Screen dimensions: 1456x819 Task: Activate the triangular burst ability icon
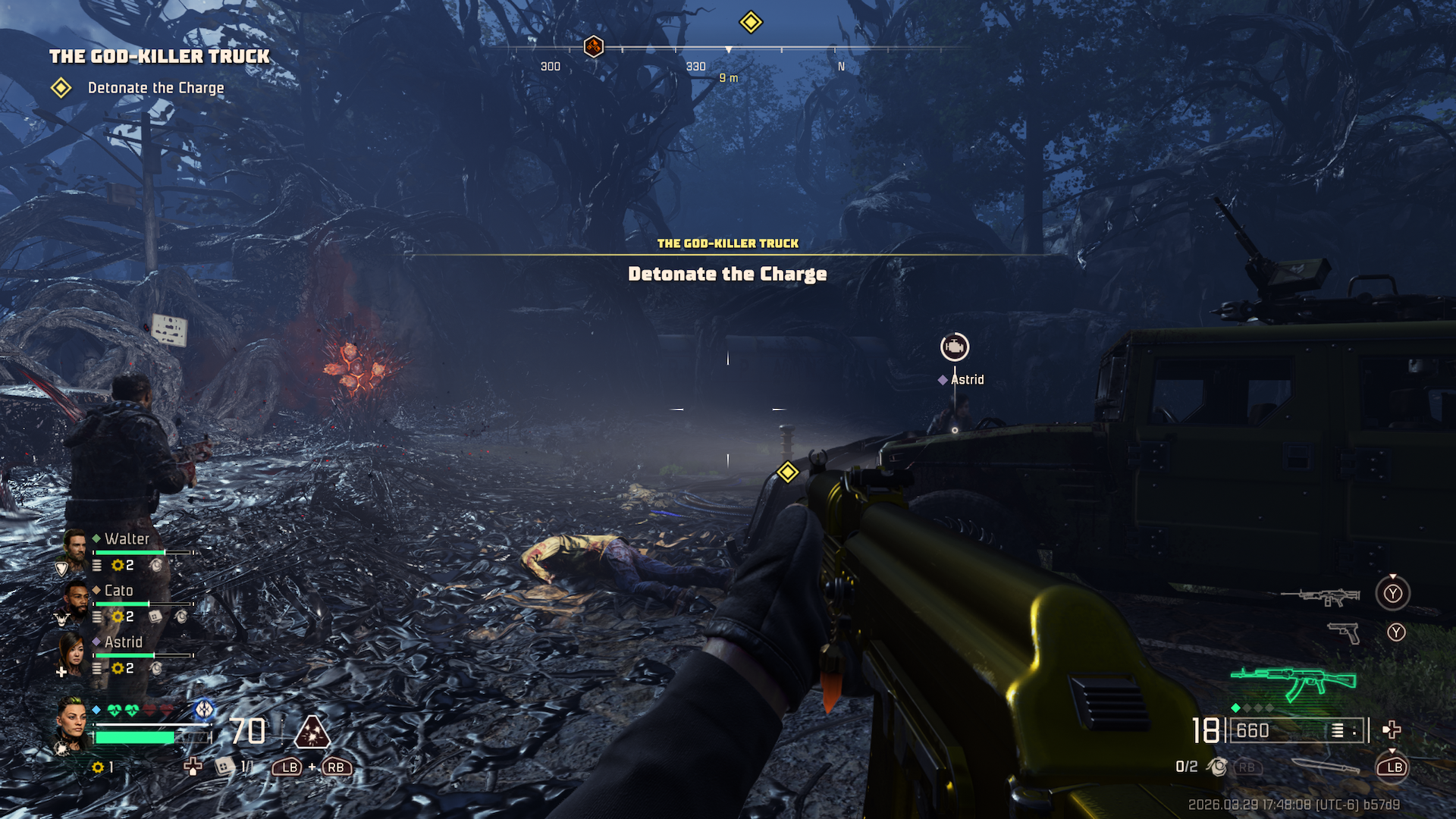point(312,733)
